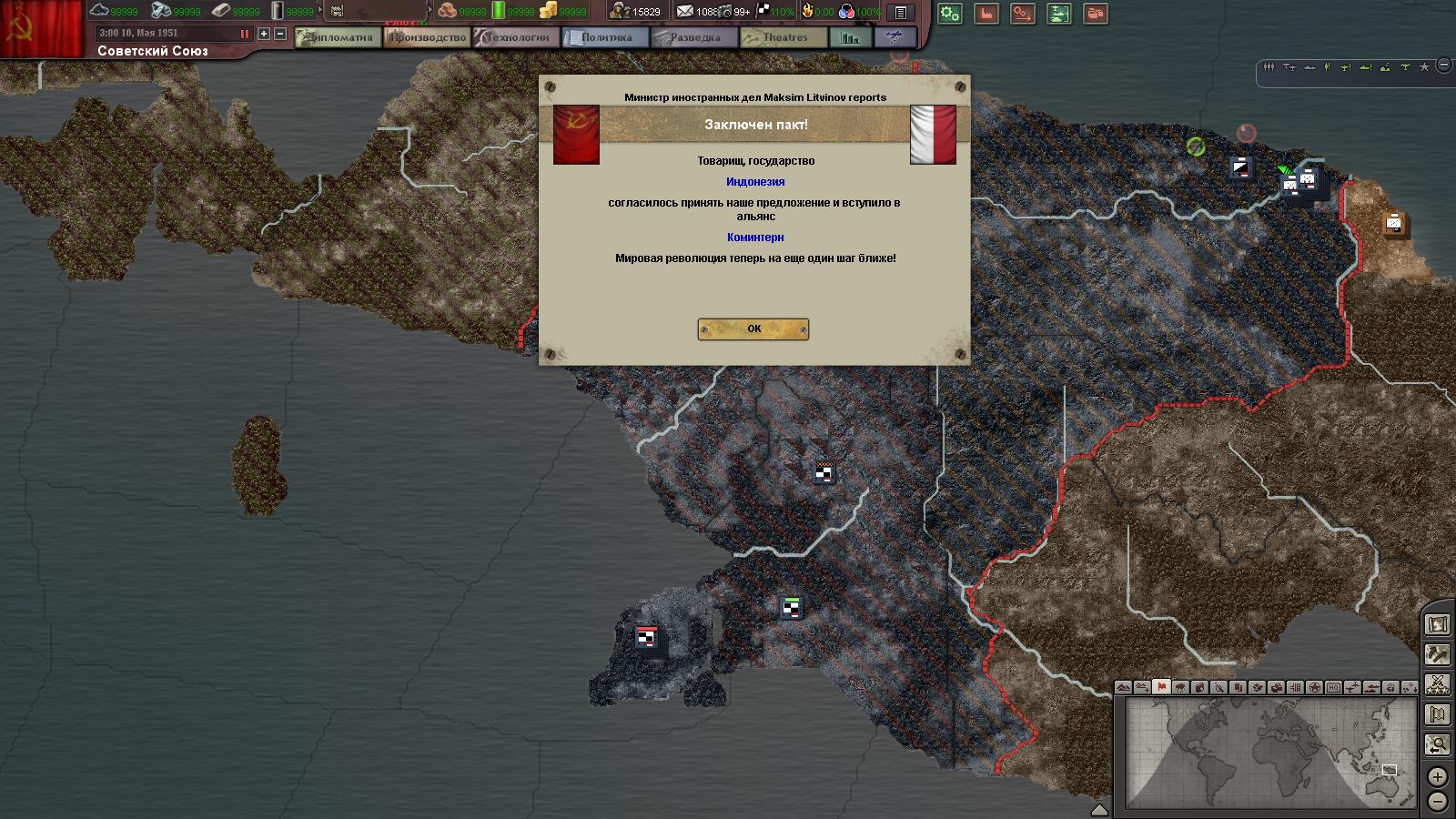Screen dimensions: 1456x819
Task: Open the Дипломатия (Diplomacy) tab
Action: tap(339, 37)
